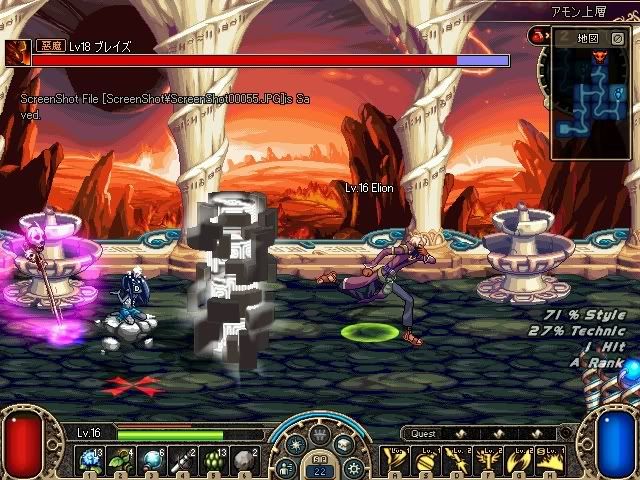Image resolution: width=640 pixels, height=480 pixels.
Task: Use the blue flower consumable in slot 1
Action: [90, 459]
